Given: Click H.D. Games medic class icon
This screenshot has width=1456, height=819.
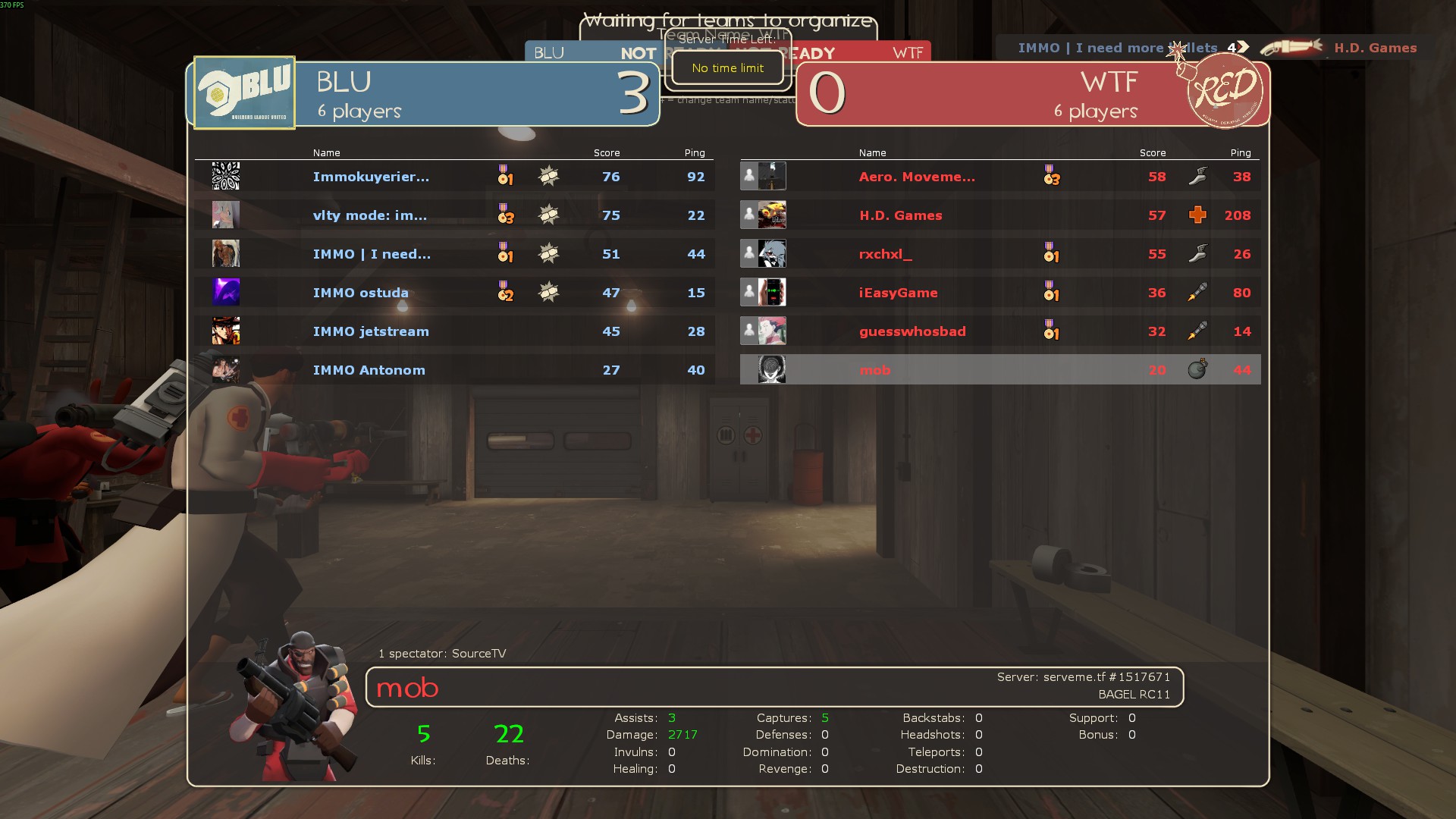Looking at the screenshot, I should point(1197,215).
